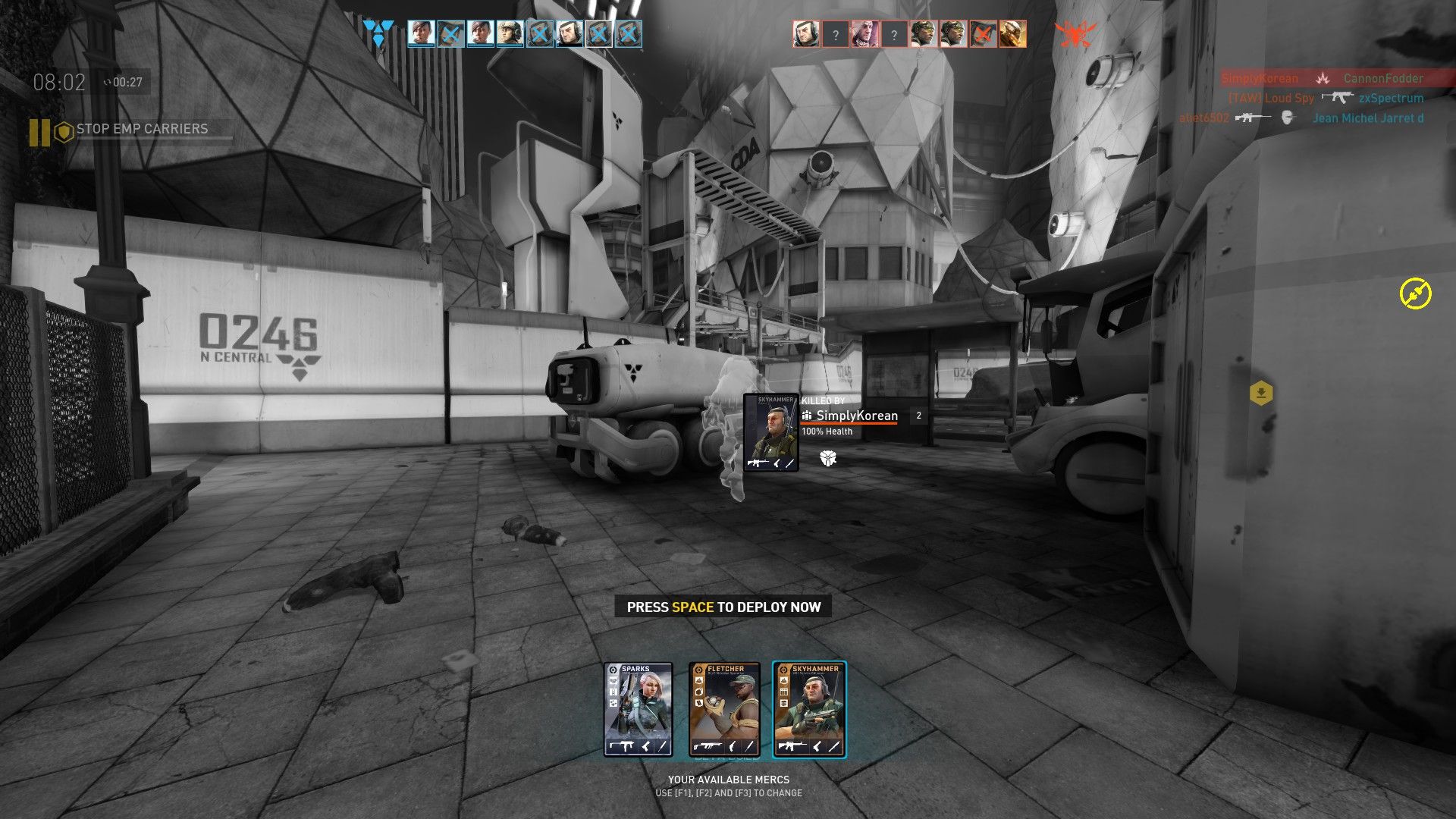The image size is (1456, 819).
Task: Select the Sparks merc card
Action: point(638,710)
